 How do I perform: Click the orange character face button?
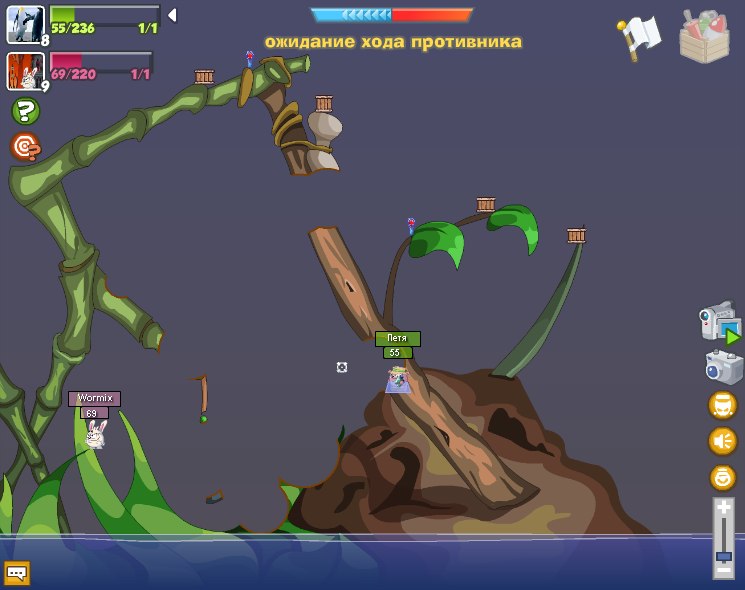(722, 404)
